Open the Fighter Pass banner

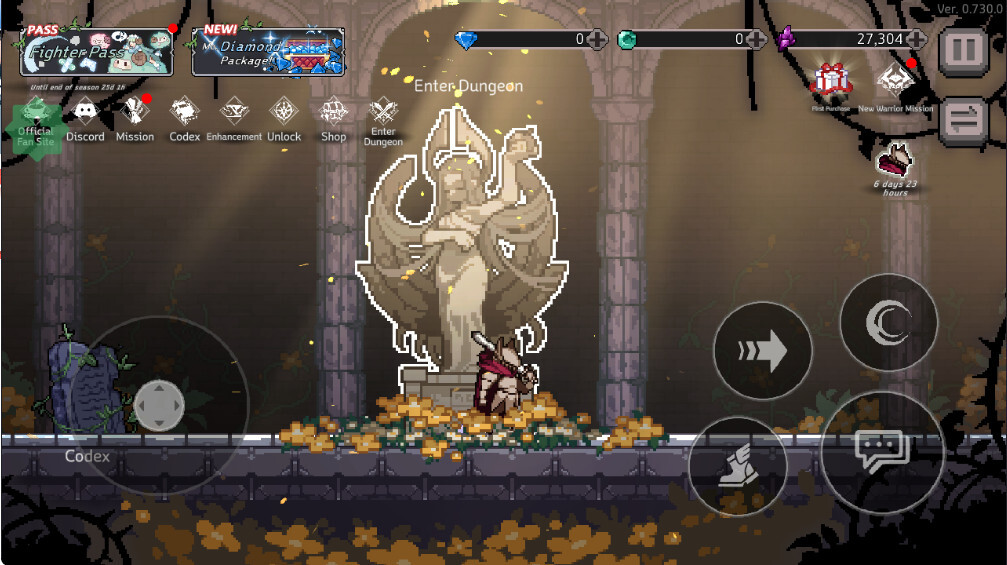(x=97, y=51)
